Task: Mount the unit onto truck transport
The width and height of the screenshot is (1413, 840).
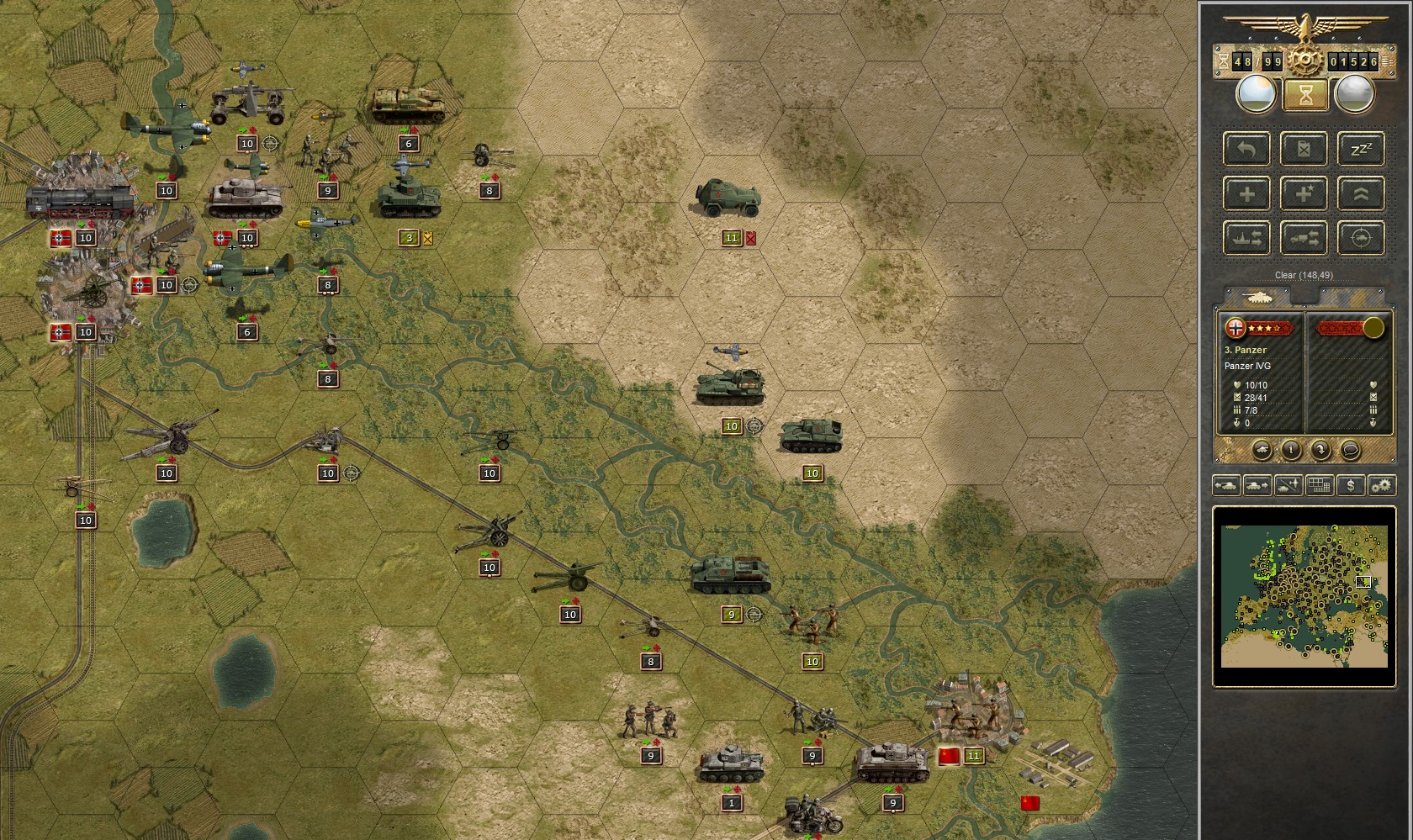Action: click(1305, 238)
